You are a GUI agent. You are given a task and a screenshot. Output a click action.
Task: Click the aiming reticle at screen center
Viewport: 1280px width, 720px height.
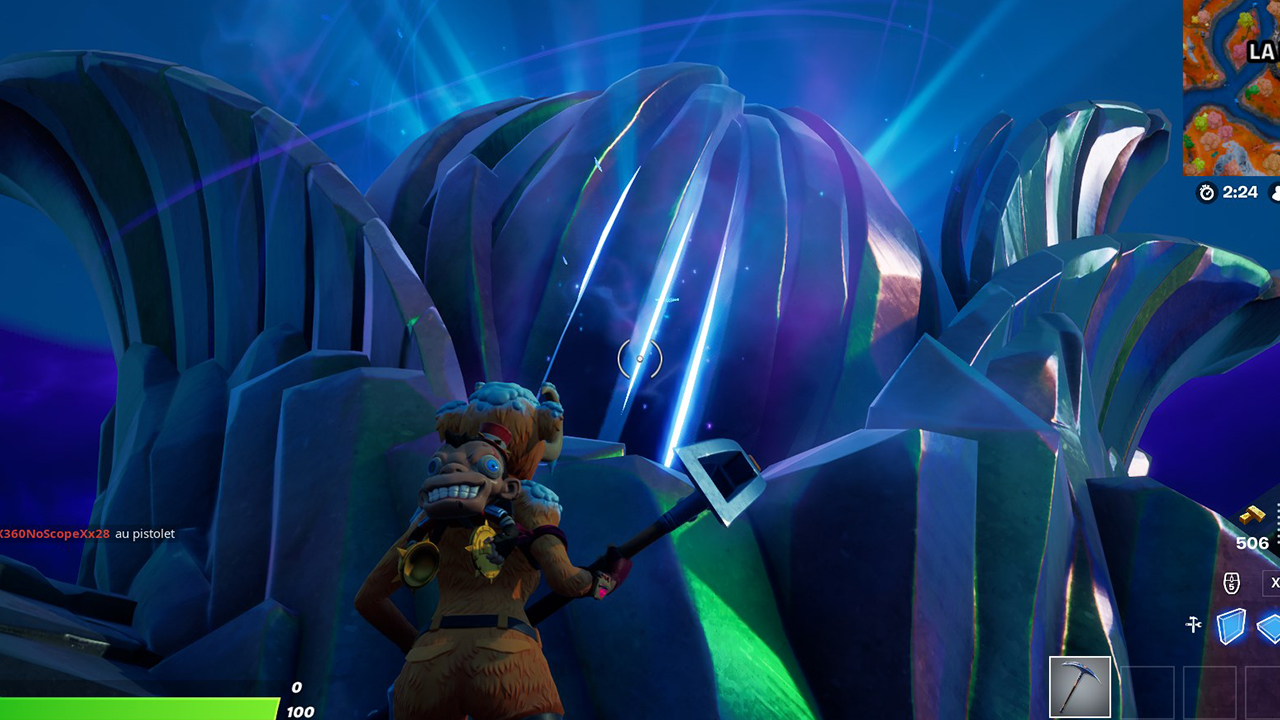tap(640, 360)
